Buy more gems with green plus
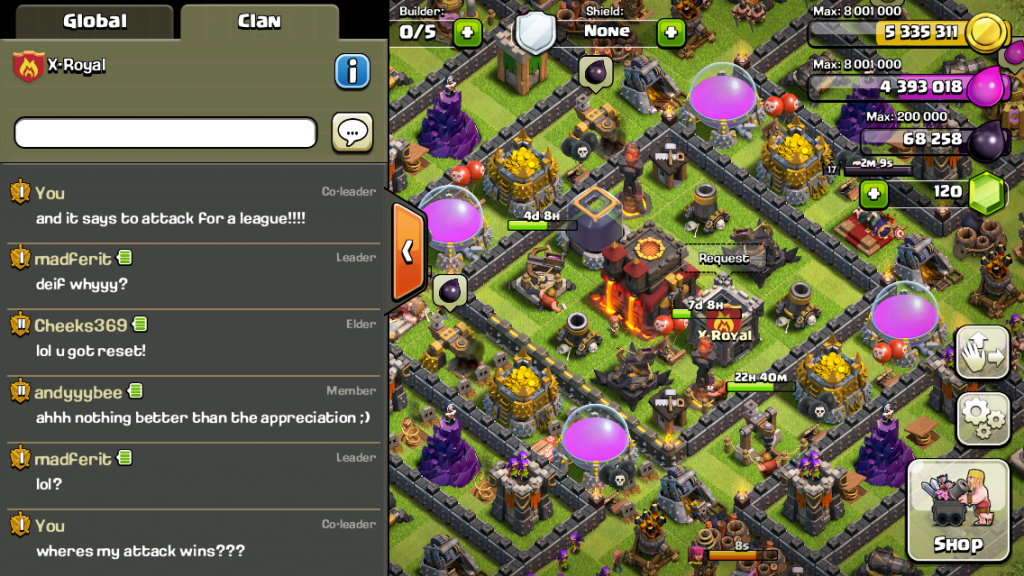The image size is (1024, 576). pos(873,192)
